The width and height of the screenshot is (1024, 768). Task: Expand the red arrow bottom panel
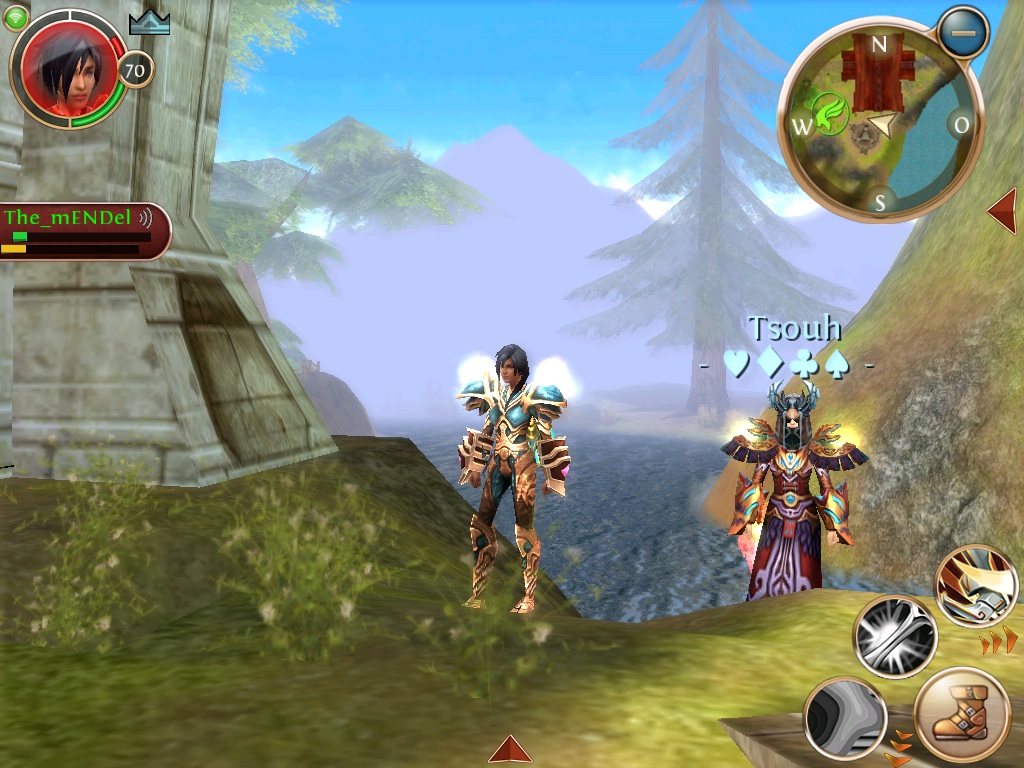[x=510, y=749]
